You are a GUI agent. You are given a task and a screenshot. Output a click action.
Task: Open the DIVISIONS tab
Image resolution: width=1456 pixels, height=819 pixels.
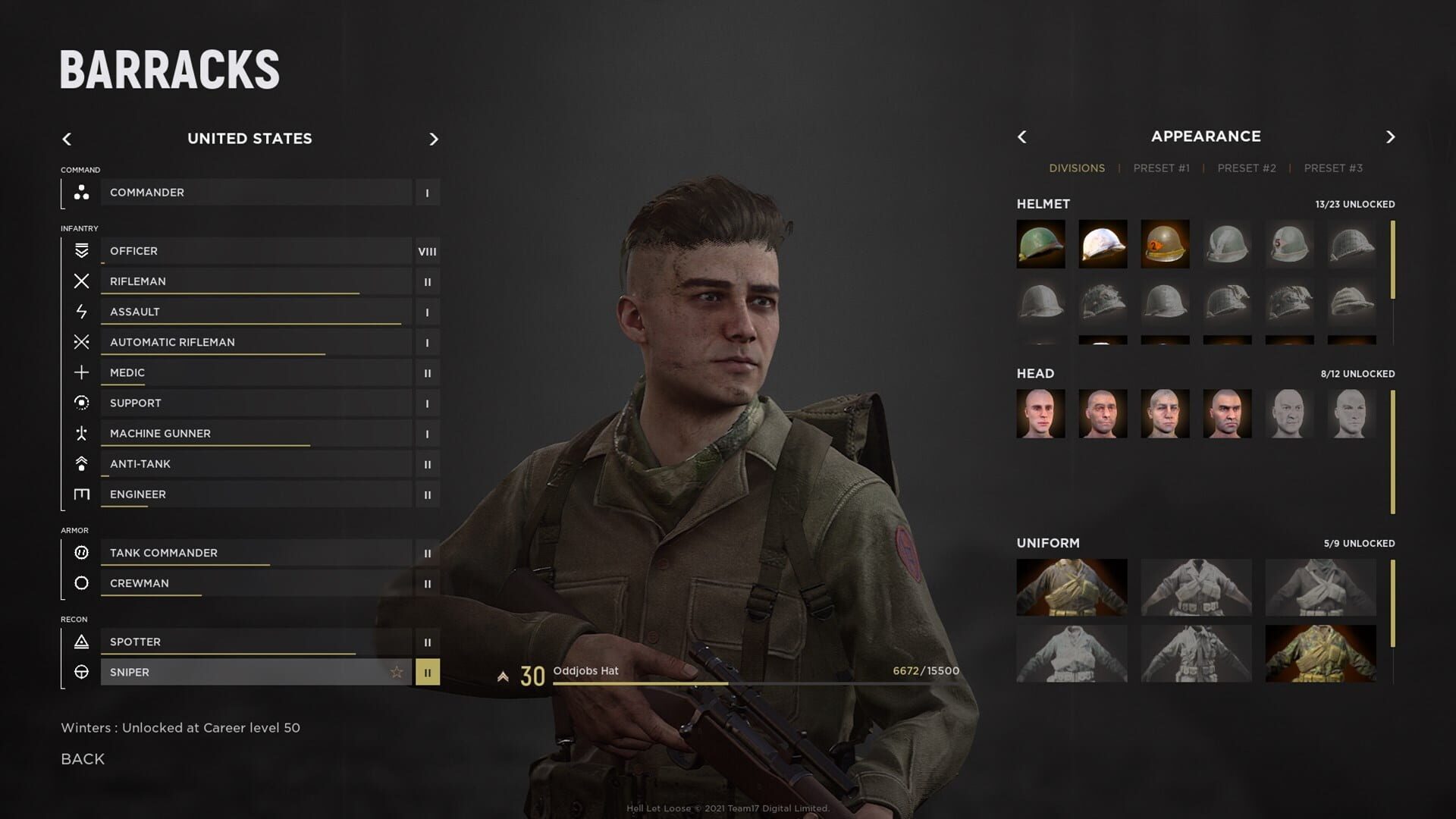1078,168
